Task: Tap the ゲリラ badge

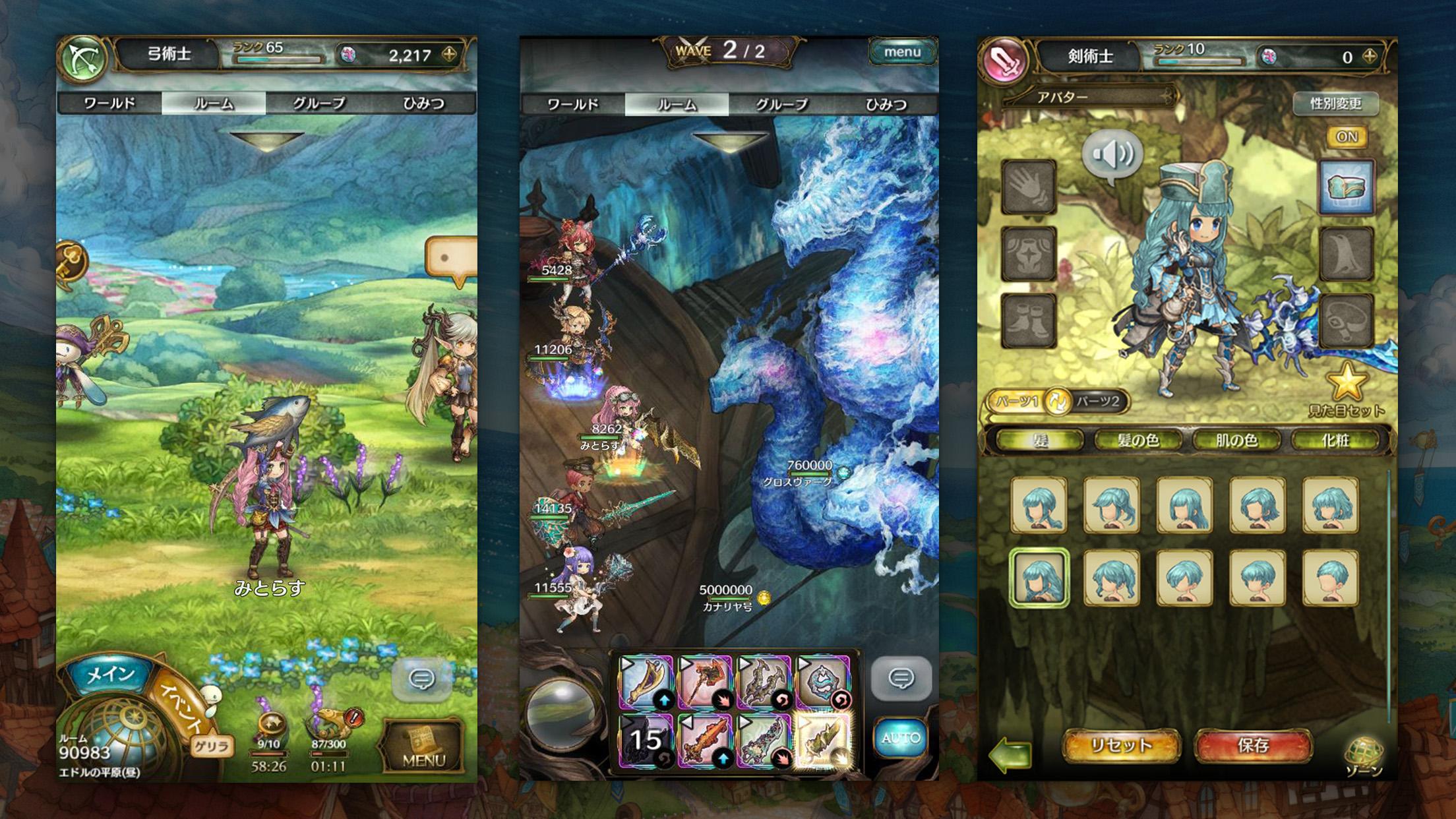Action: point(212,746)
